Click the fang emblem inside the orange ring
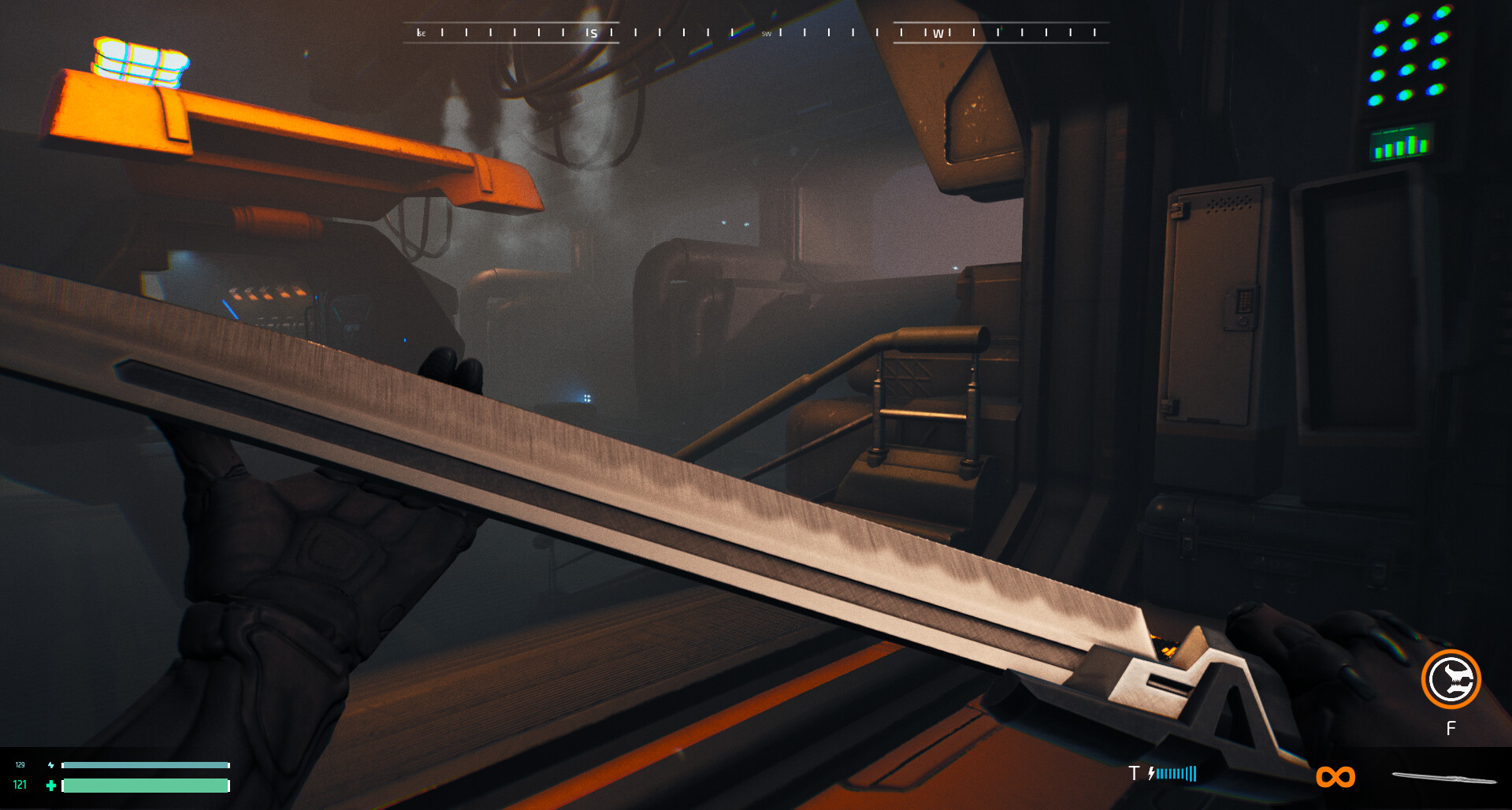The height and width of the screenshot is (810, 1512). pyautogui.click(x=1452, y=679)
